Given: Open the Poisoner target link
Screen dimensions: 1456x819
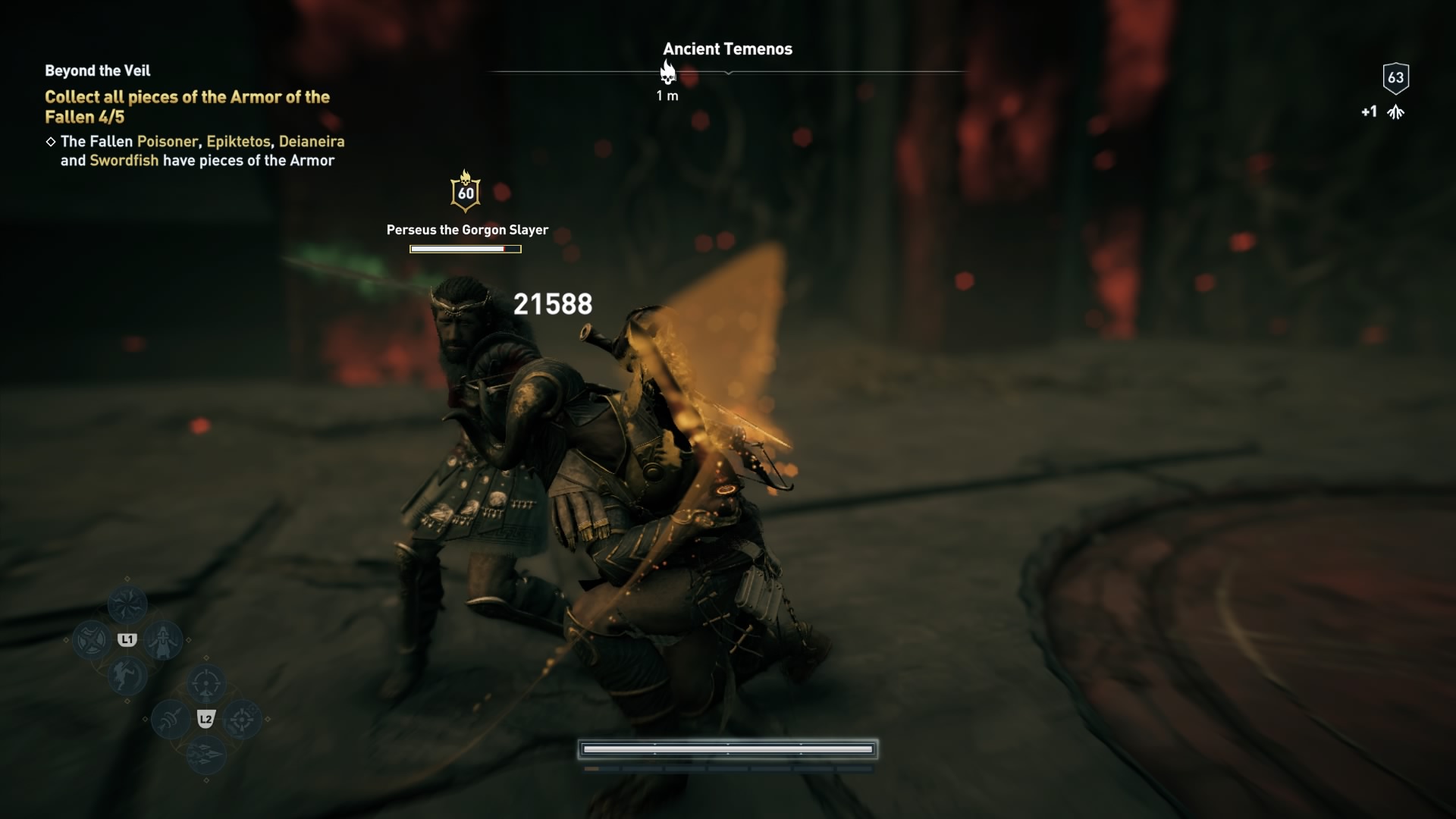Looking at the screenshot, I should [x=166, y=141].
